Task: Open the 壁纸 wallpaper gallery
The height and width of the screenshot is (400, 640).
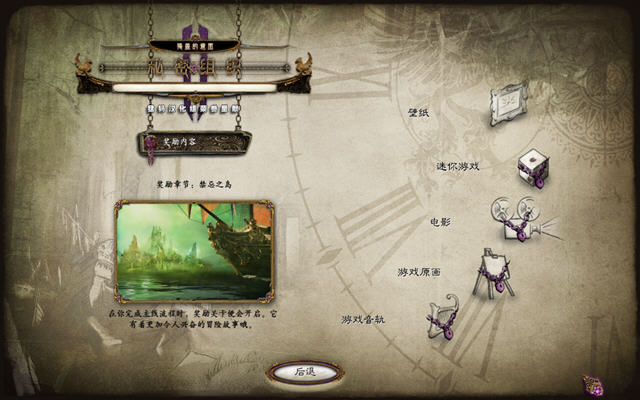Action: point(507,101)
